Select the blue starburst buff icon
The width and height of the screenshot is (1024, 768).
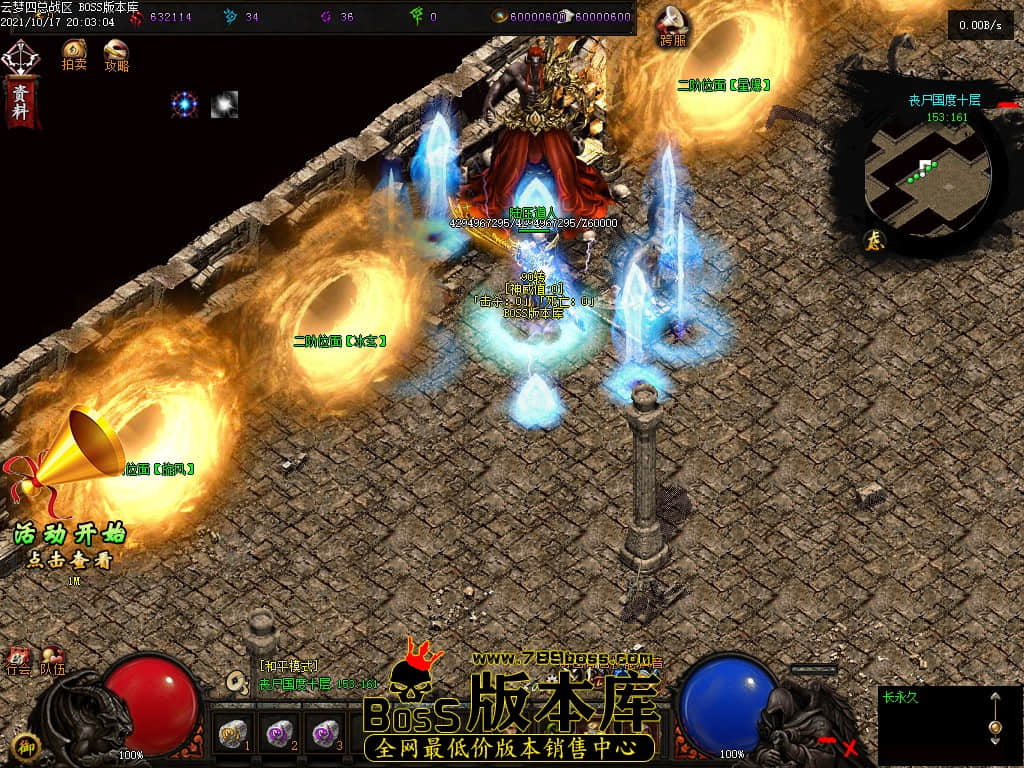pos(184,104)
